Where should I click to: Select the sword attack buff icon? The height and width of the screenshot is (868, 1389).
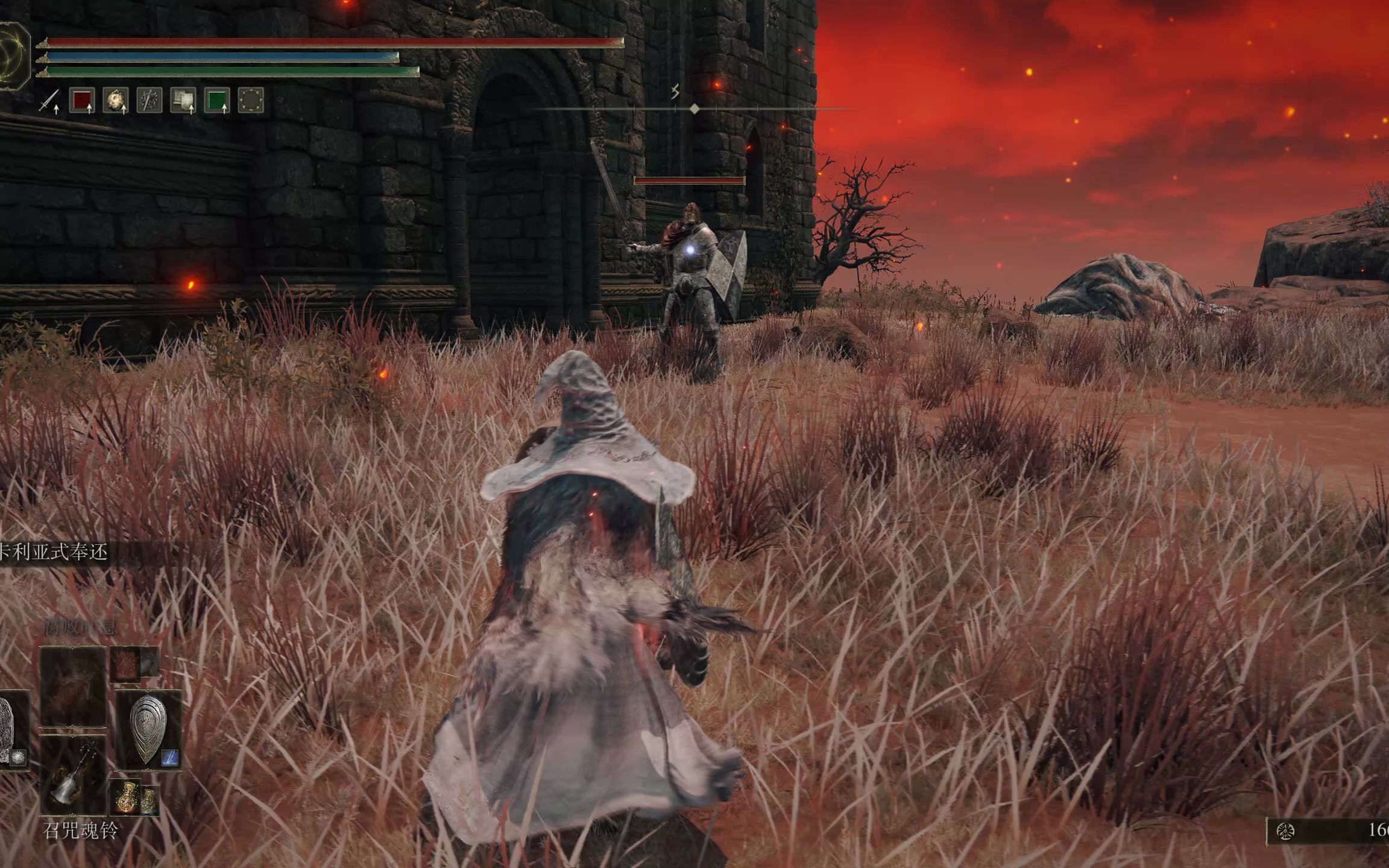click(49, 101)
